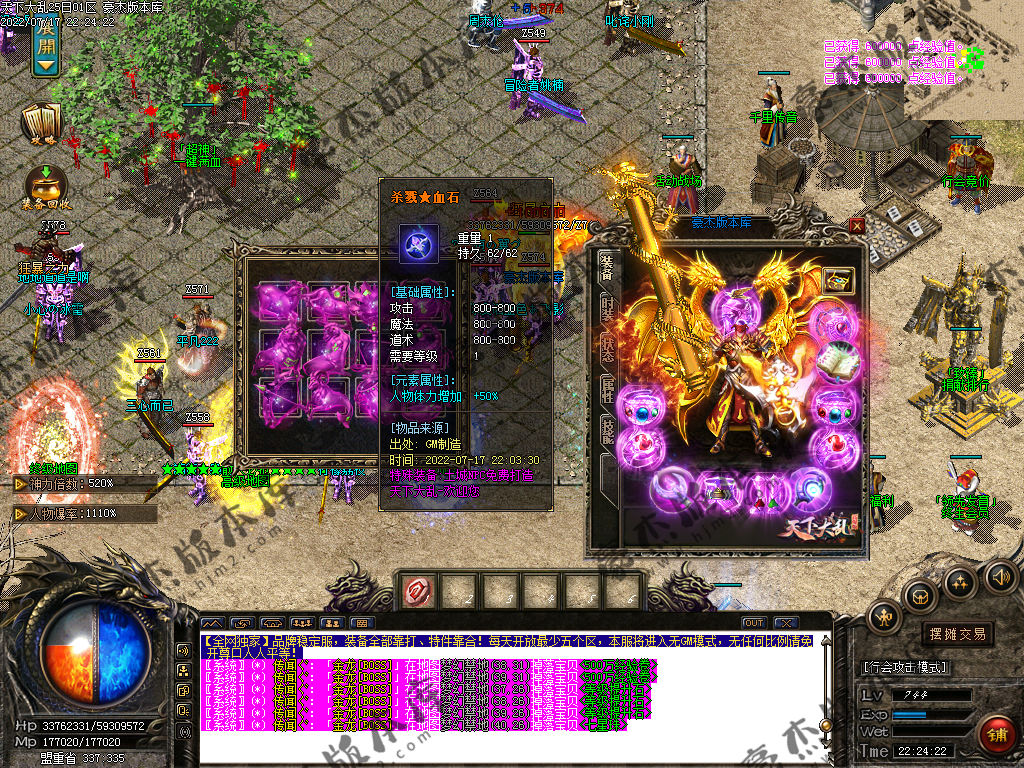Click the OUT button above chat

pyautogui.click(x=754, y=623)
